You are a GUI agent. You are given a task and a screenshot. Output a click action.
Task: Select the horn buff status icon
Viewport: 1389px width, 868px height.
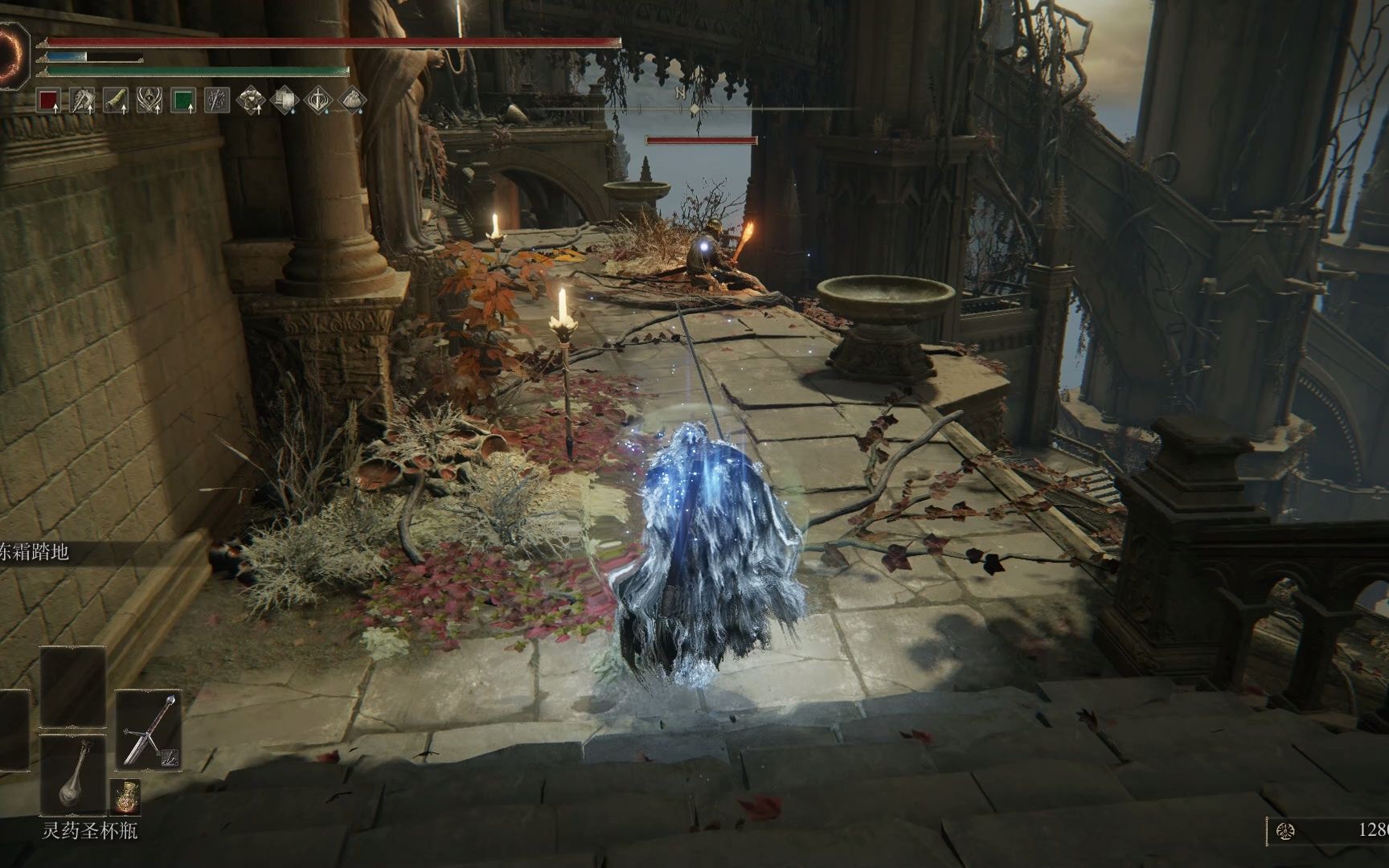pyautogui.click(x=117, y=100)
